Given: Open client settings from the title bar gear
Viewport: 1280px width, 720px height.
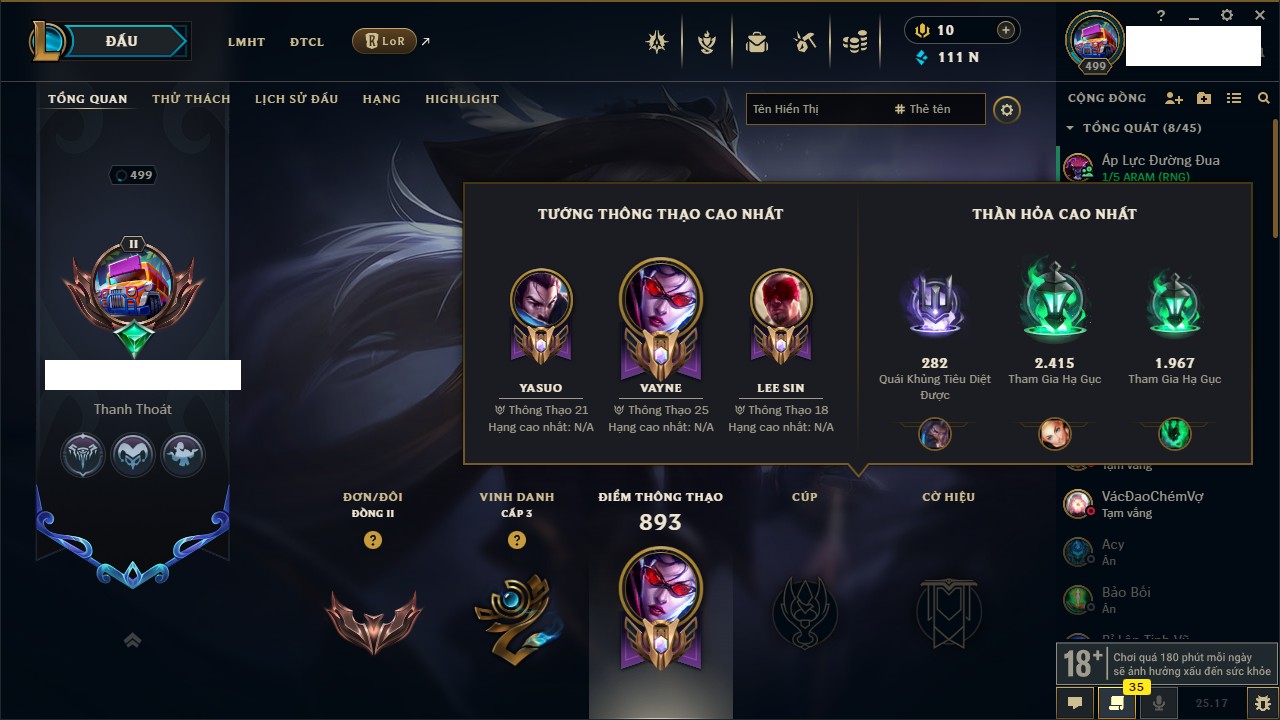Looking at the screenshot, I should (x=1227, y=16).
